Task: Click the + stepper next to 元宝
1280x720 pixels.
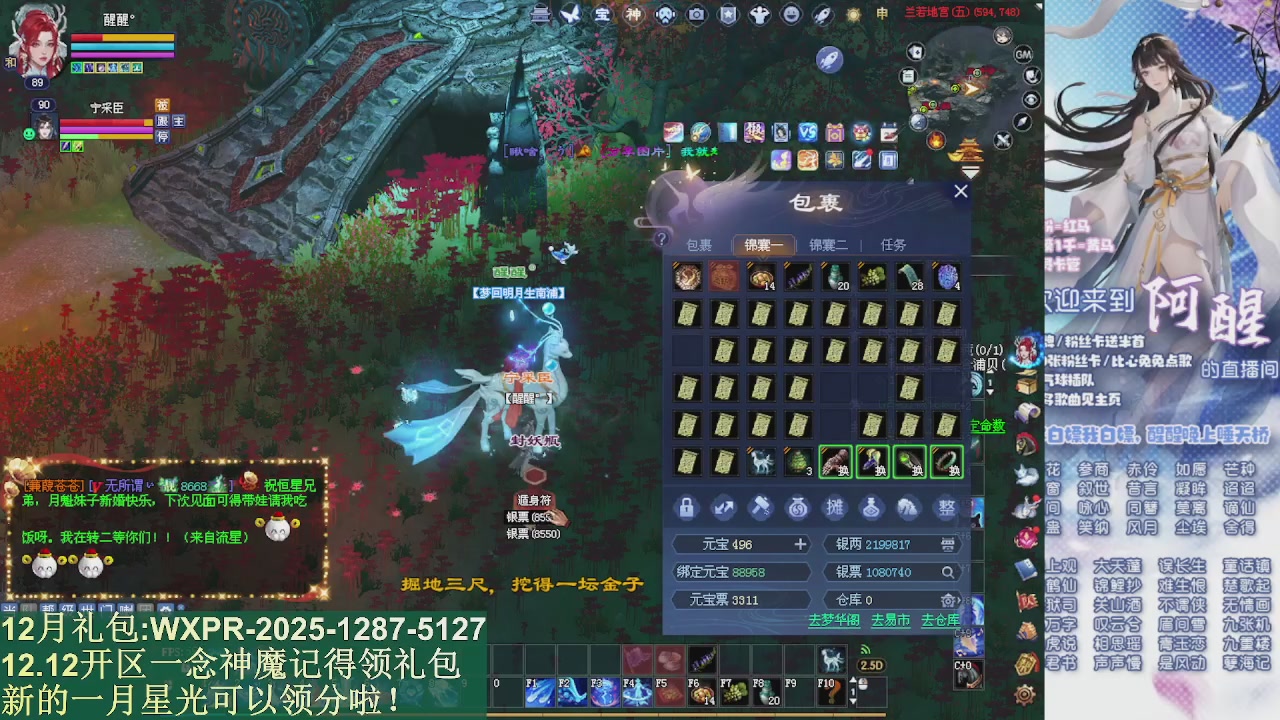Action: (800, 544)
